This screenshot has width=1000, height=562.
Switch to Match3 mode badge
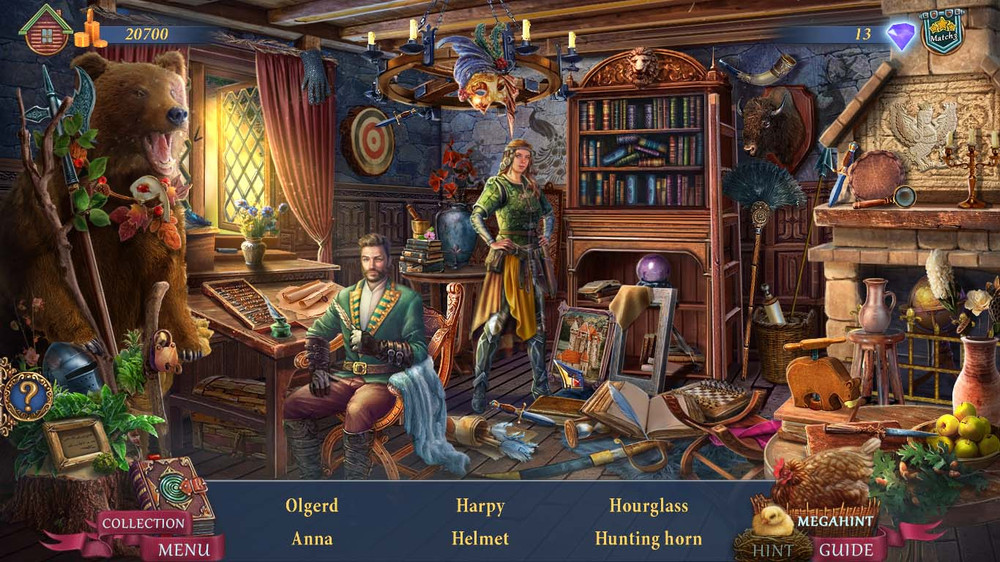coord(942,33)
